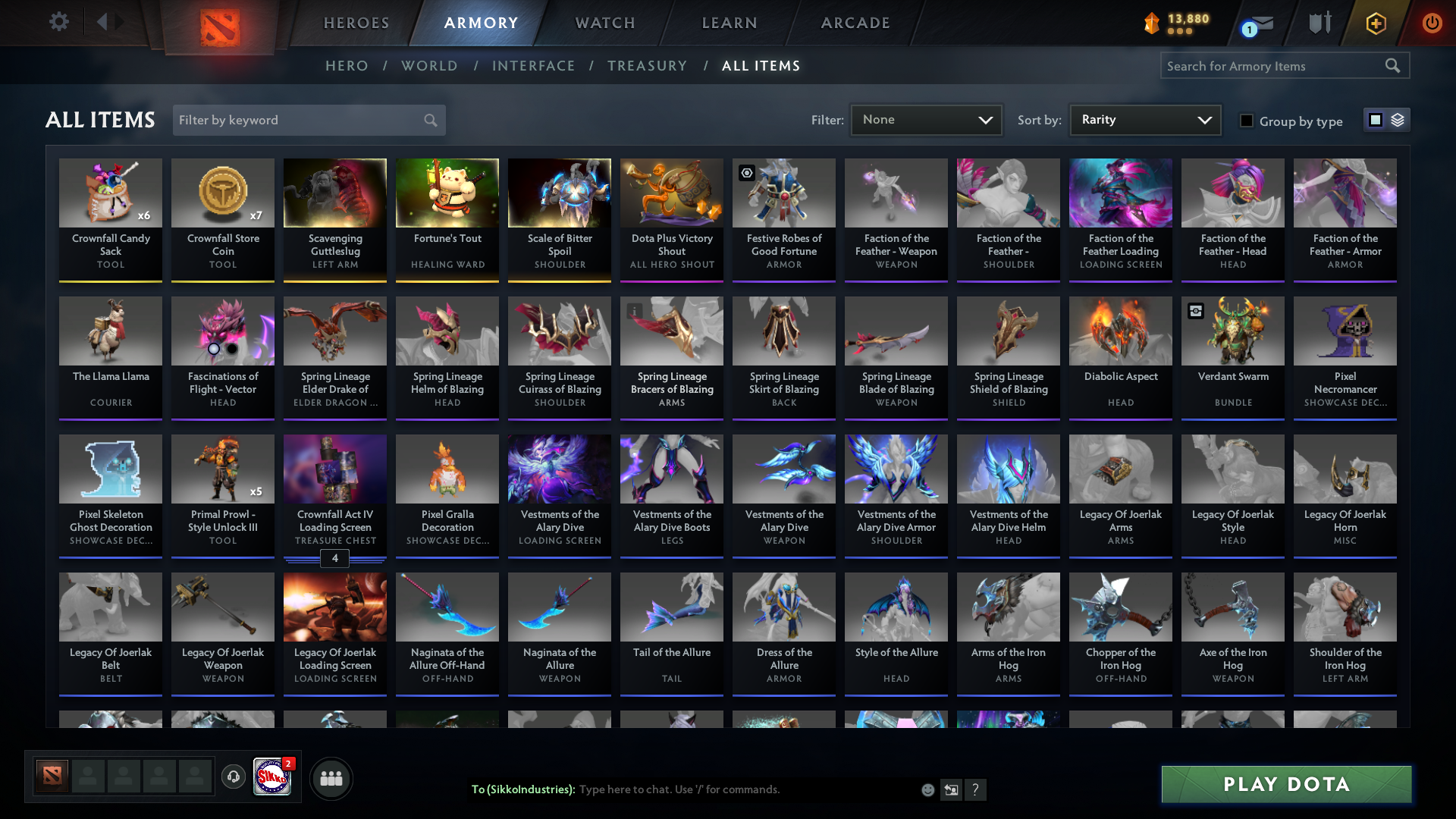Click the orange power button
This screenshot has height=819, width=1456.
(1432, 24)
